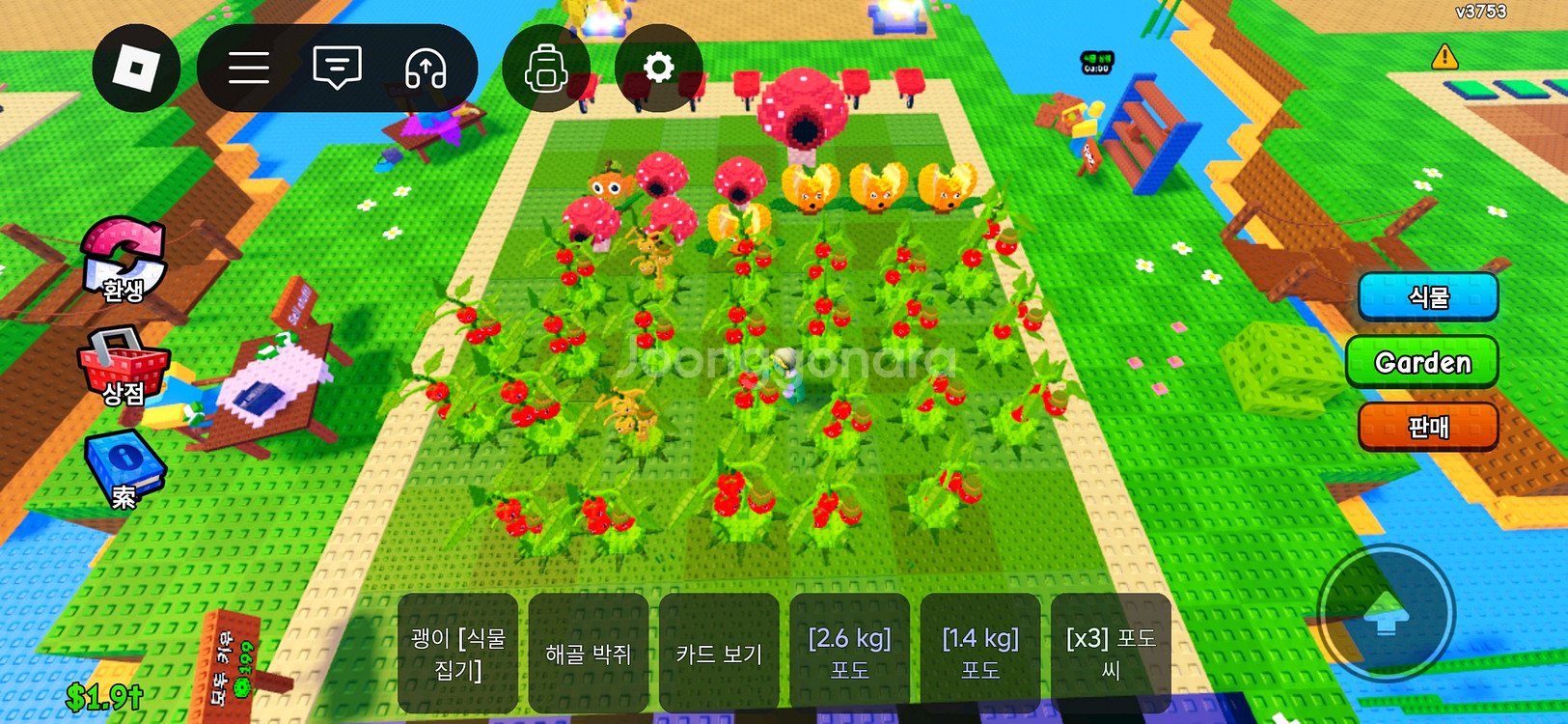Open the gear settings
The width and height of the screenshot is (1568, 724).
658,68
